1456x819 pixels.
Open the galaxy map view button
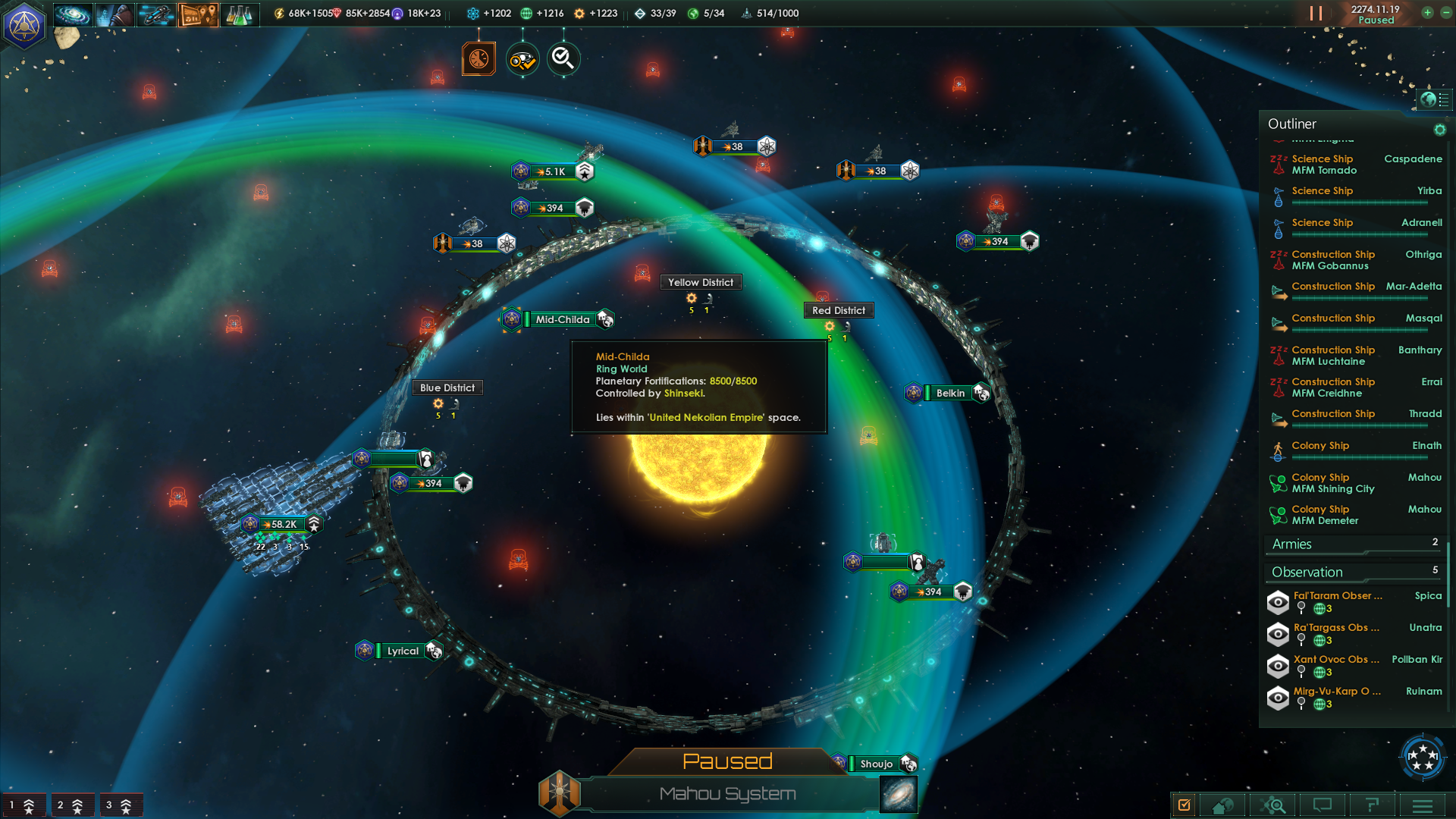pyautogui.click(x=899, y=794)
